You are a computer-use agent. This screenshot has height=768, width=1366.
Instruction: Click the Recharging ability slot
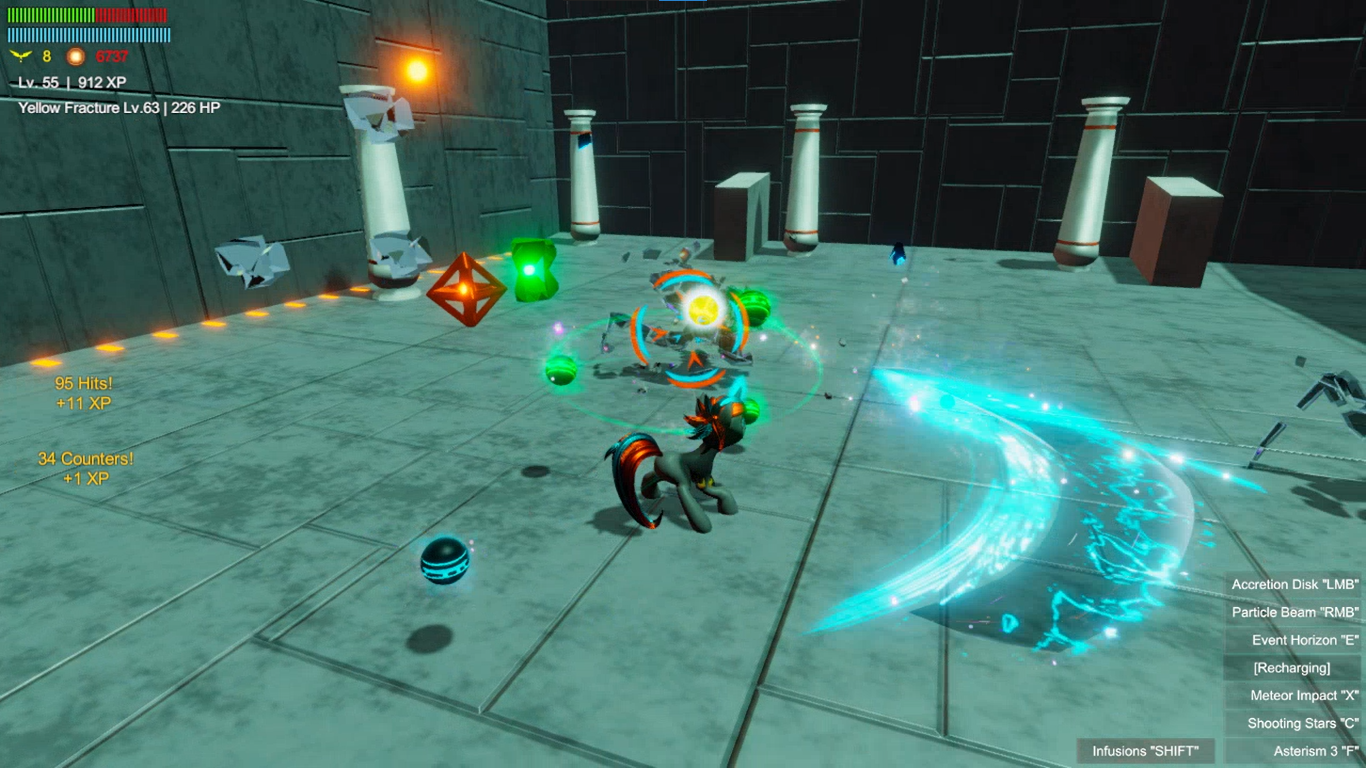pos(1292,668)
